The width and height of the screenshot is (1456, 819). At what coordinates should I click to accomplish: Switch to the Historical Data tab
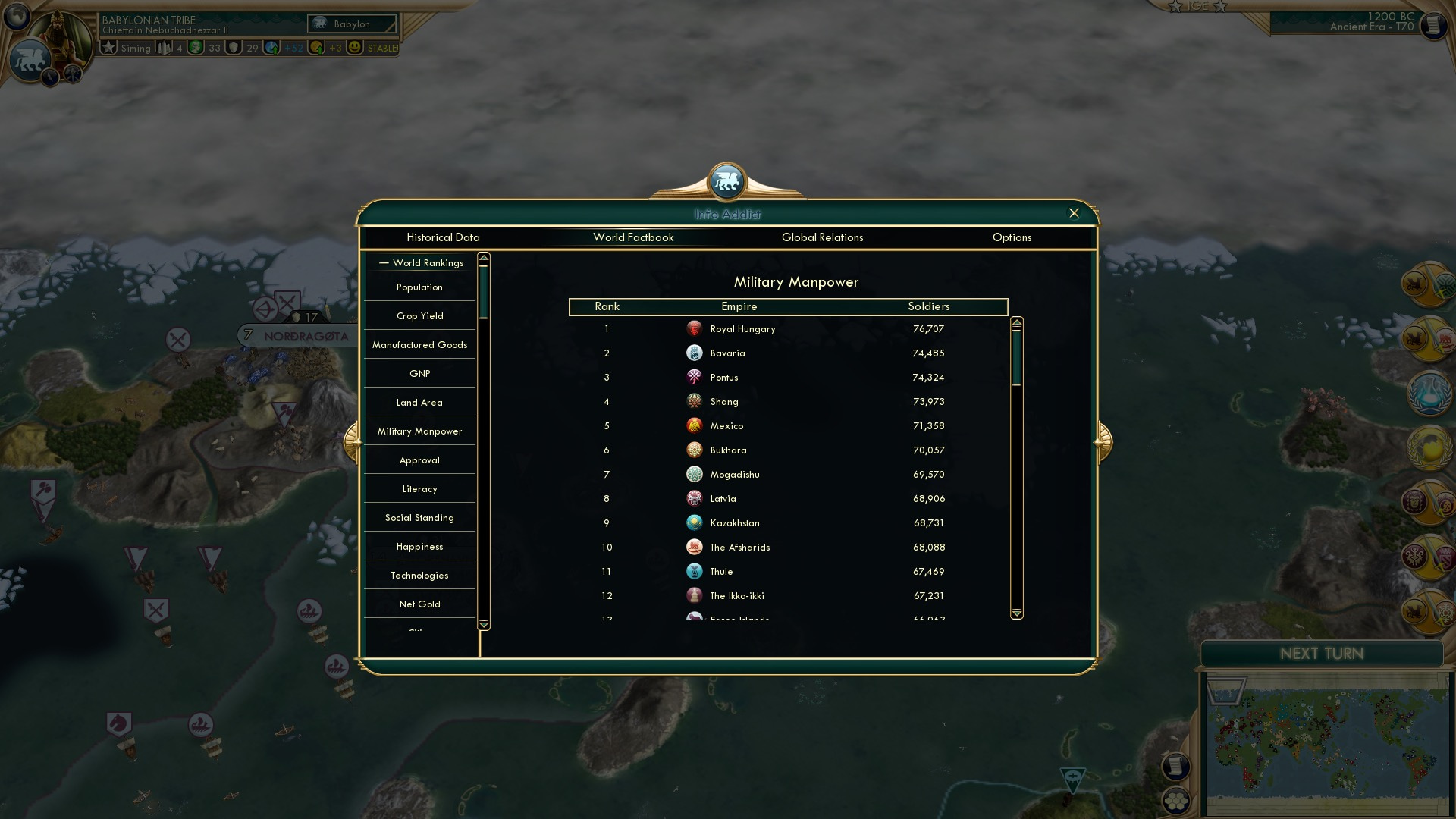click(x=444, y=237)
